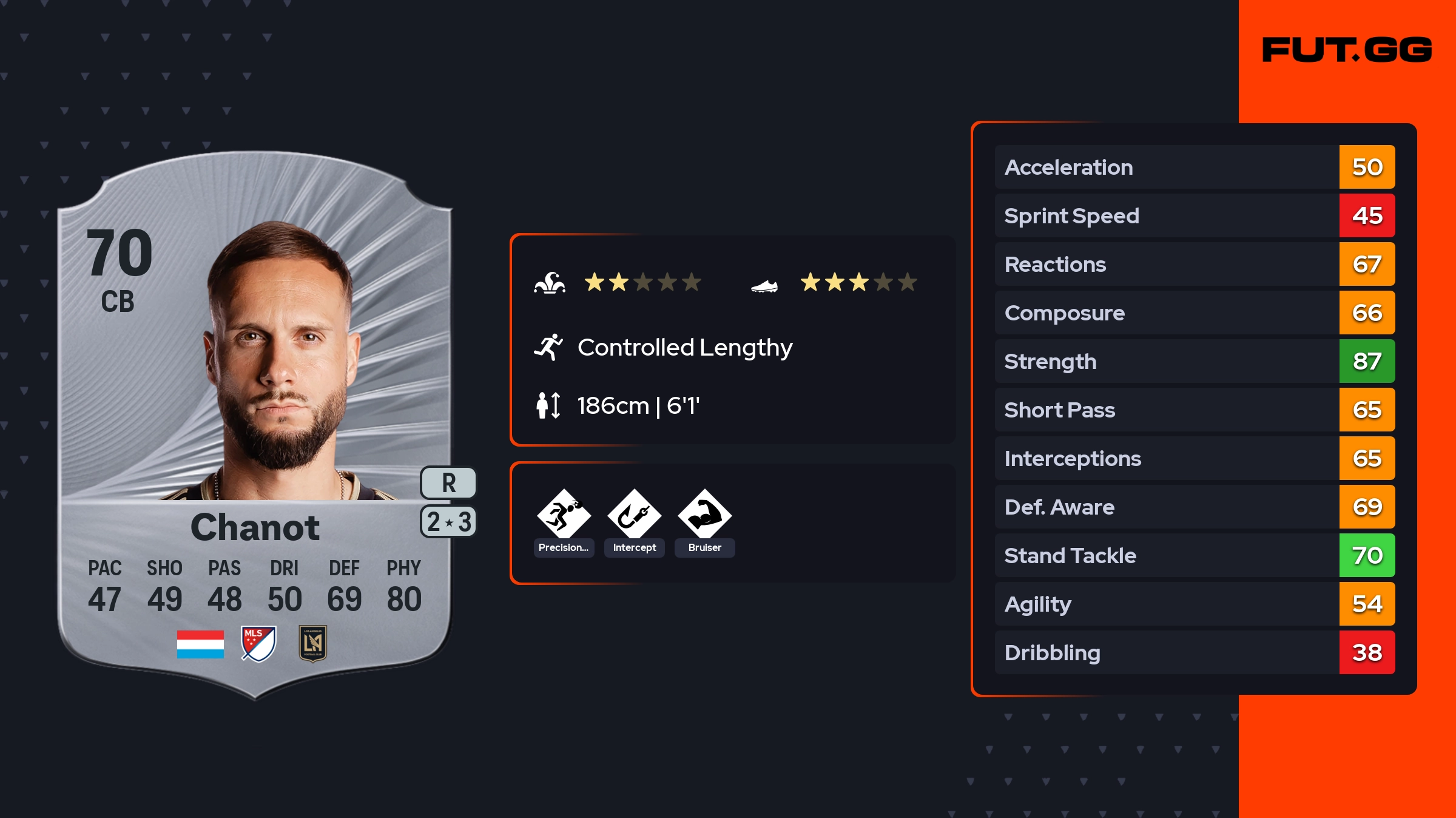Select the Stand Tackle stat row

1194,555
